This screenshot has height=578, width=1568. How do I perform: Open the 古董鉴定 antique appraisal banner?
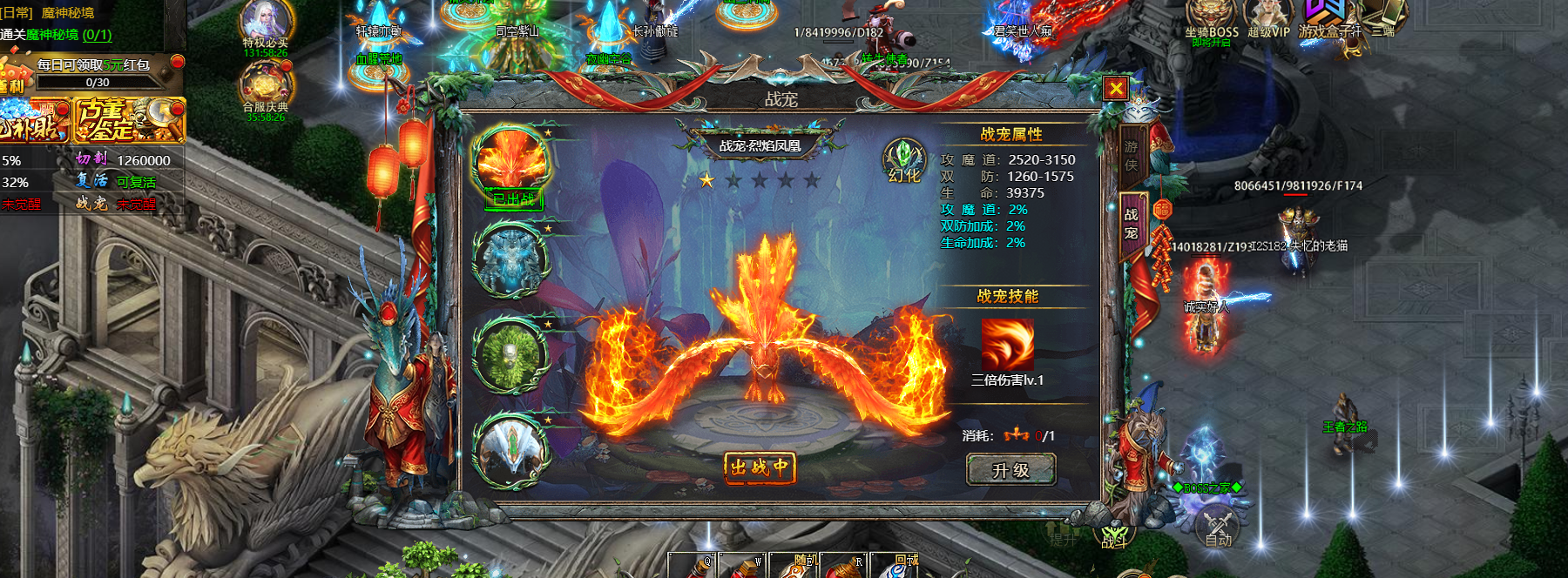point(129,120)
